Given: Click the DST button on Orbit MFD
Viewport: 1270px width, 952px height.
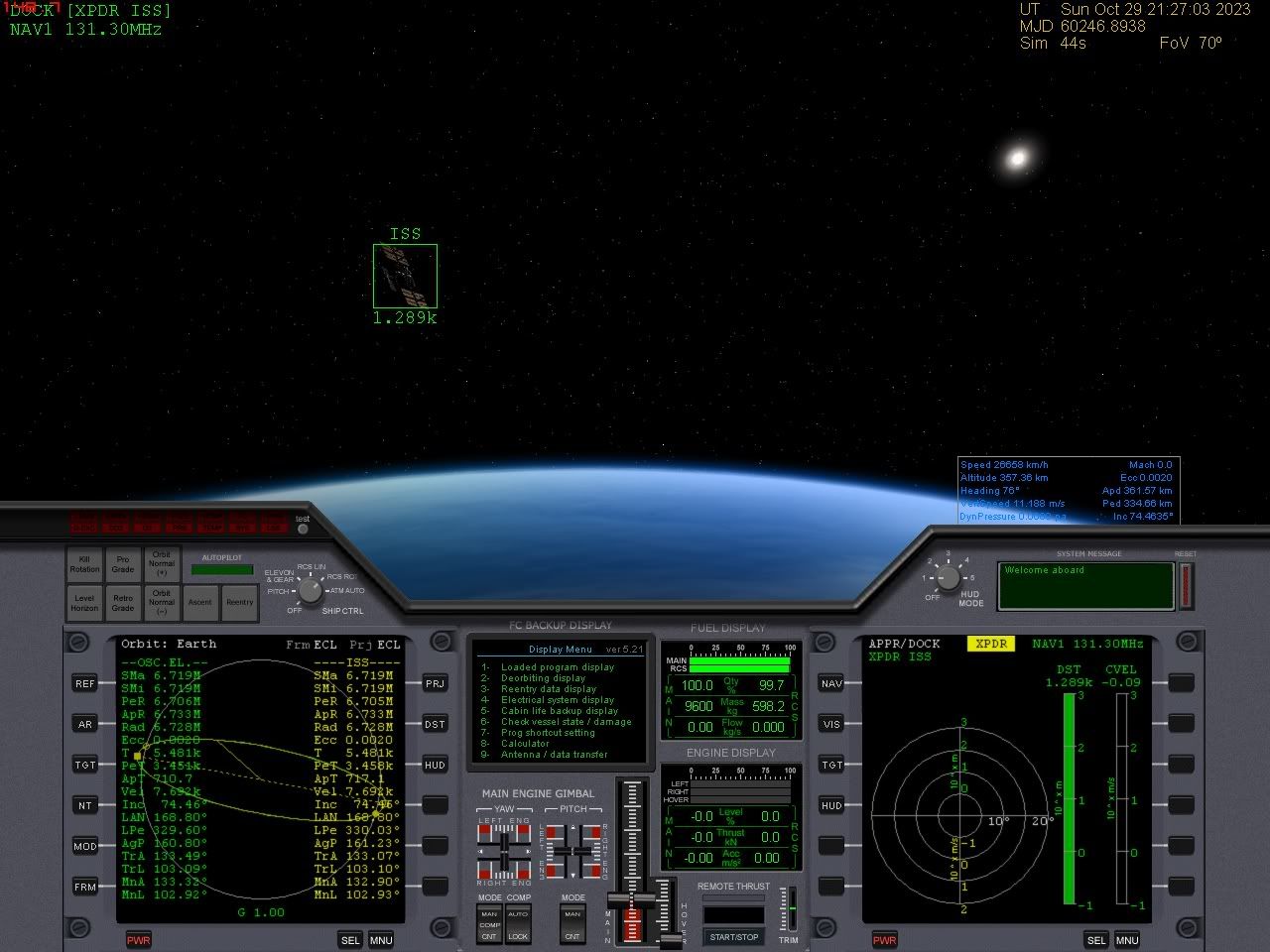Looking at the screenshot, I should (x=435, y=724).
